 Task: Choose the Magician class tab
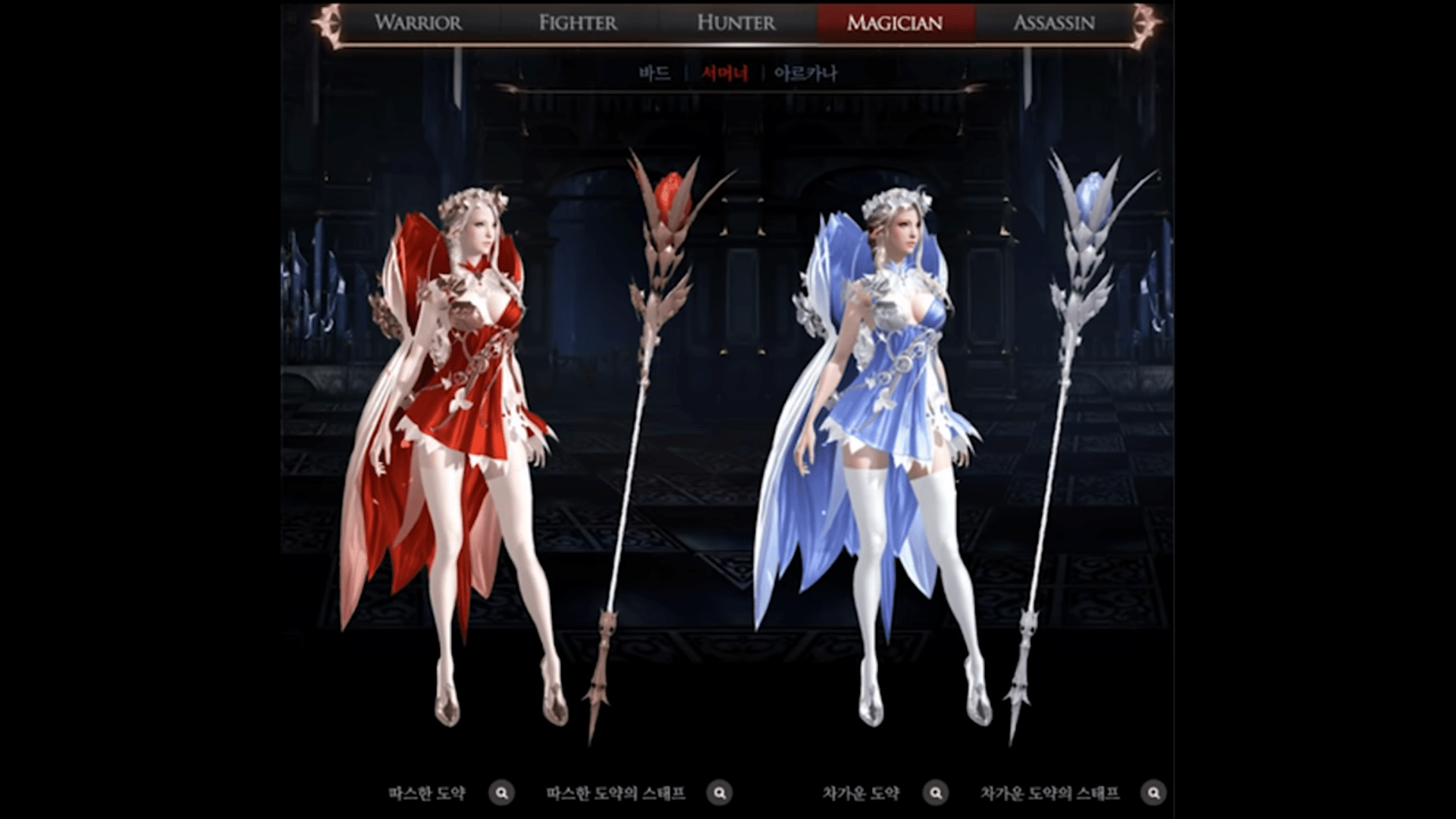[x=895, y=23]
